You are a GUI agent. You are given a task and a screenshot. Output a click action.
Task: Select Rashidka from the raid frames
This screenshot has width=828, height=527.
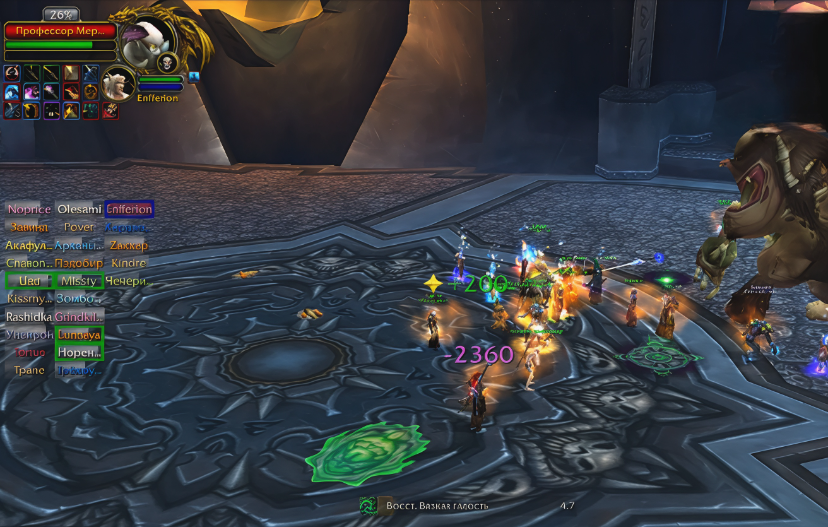tap(29, 317)
